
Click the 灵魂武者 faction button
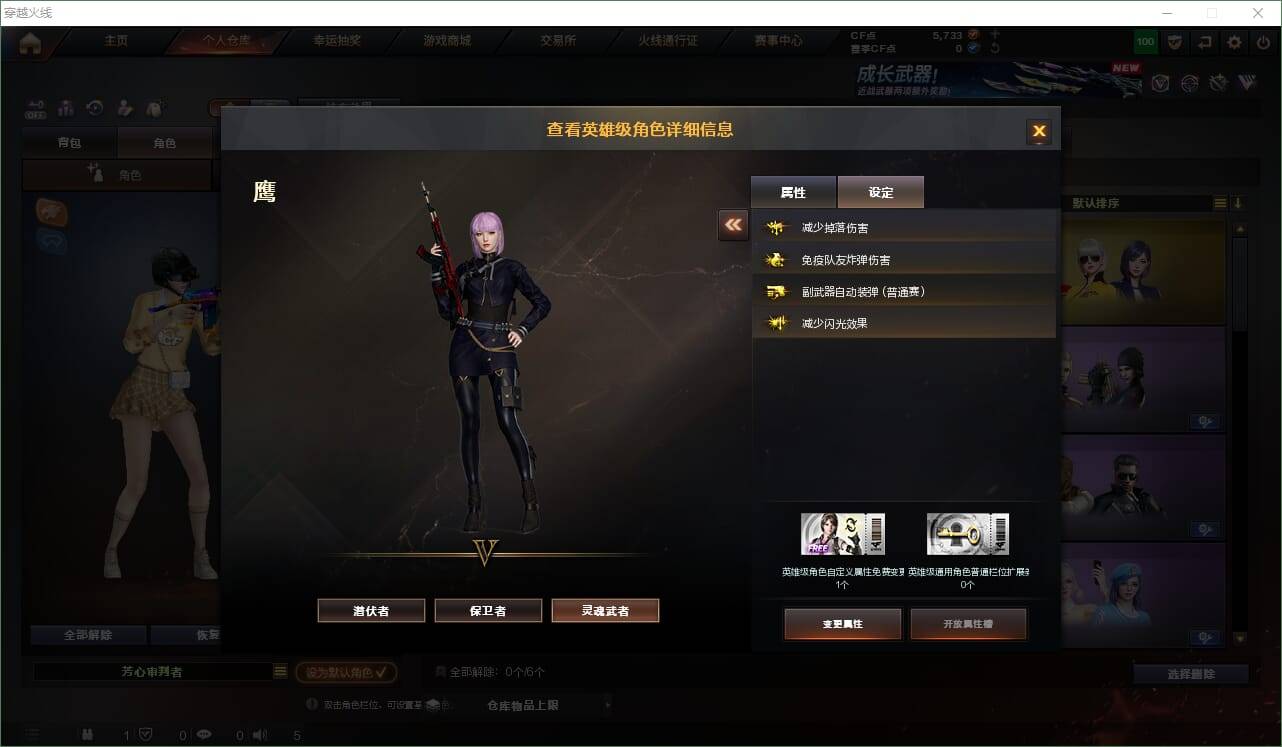tap(605, 610)
